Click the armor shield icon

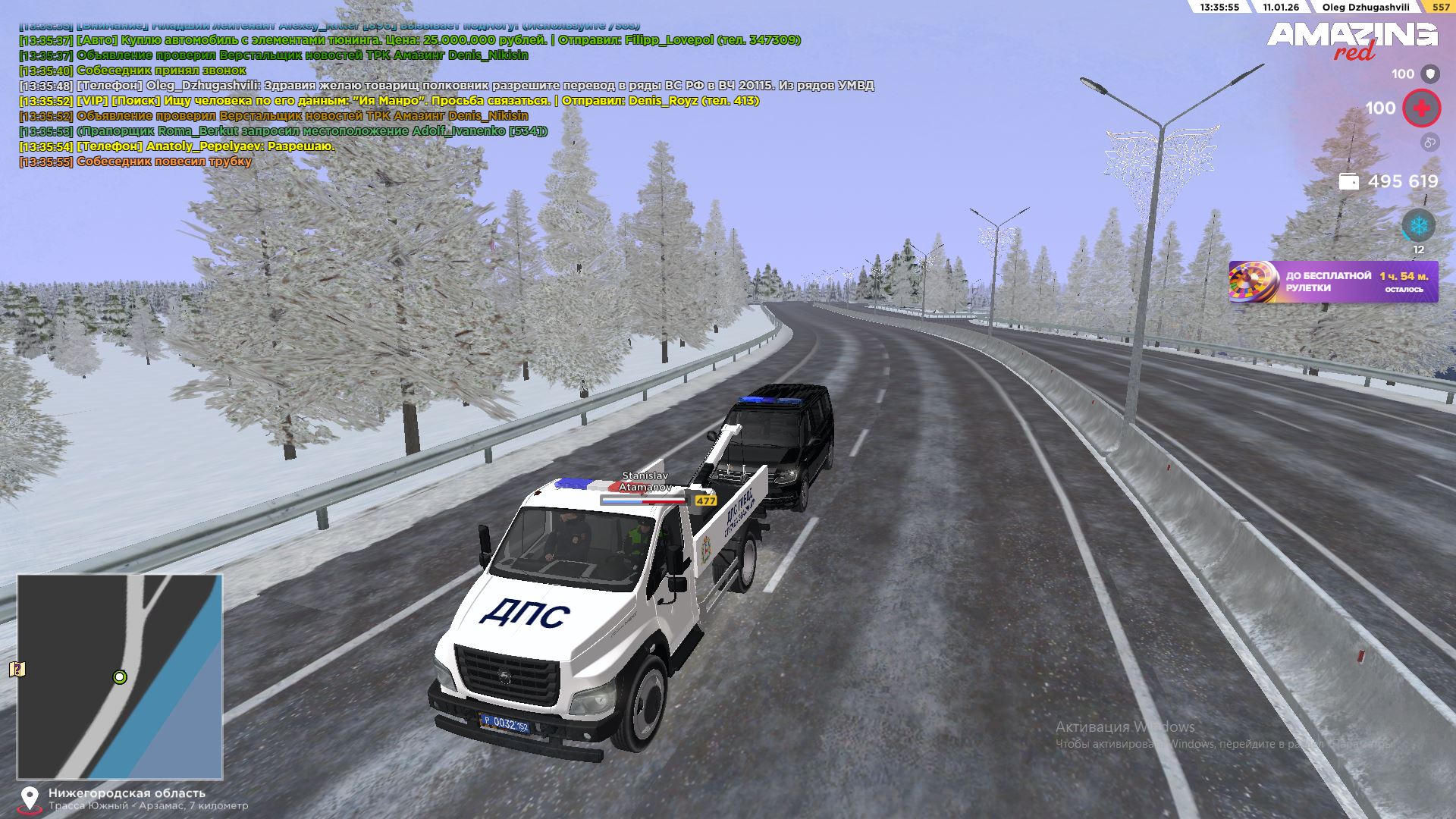coord(1430,74)
